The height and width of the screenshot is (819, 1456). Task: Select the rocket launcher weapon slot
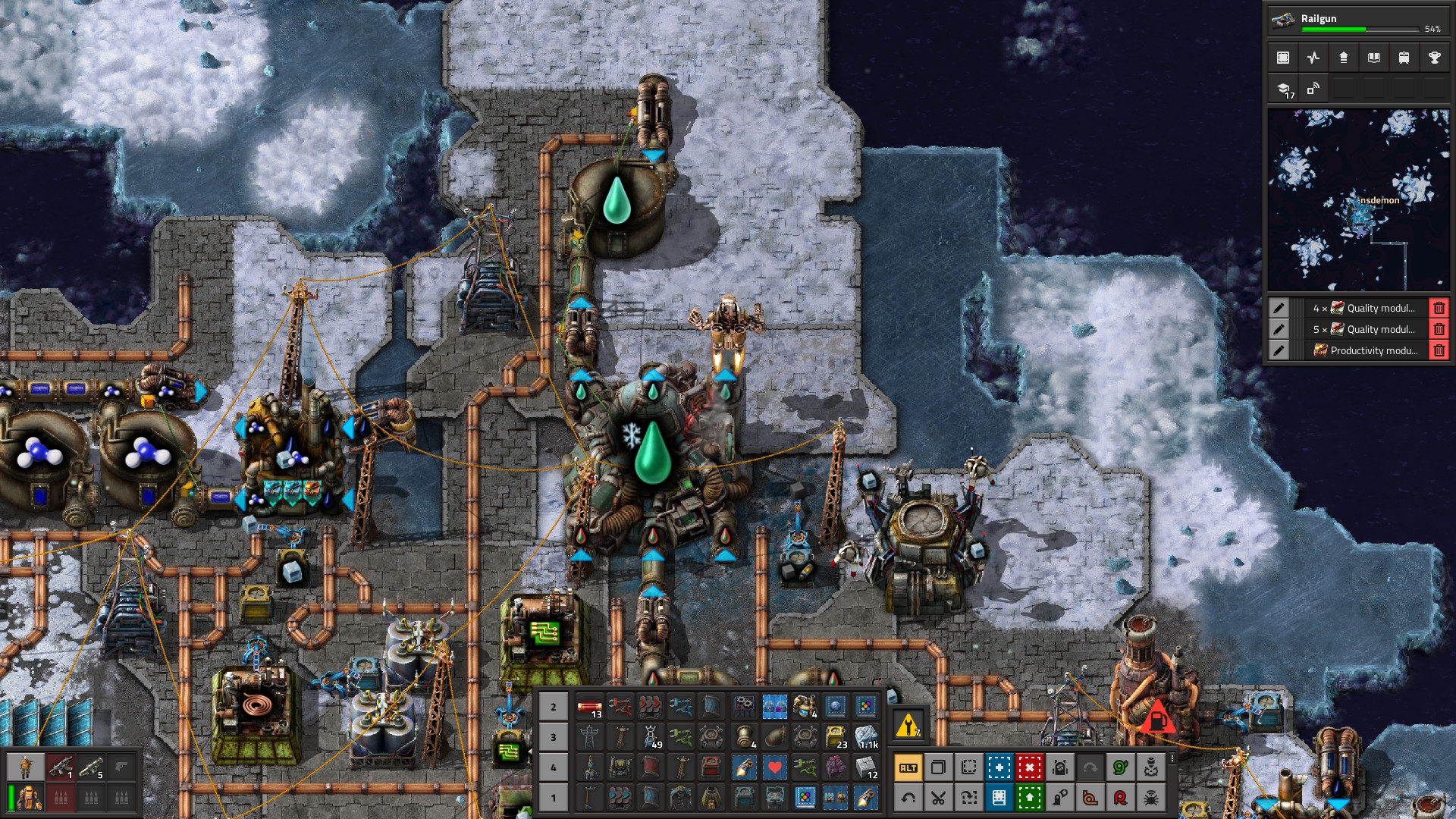coord(91,767)
